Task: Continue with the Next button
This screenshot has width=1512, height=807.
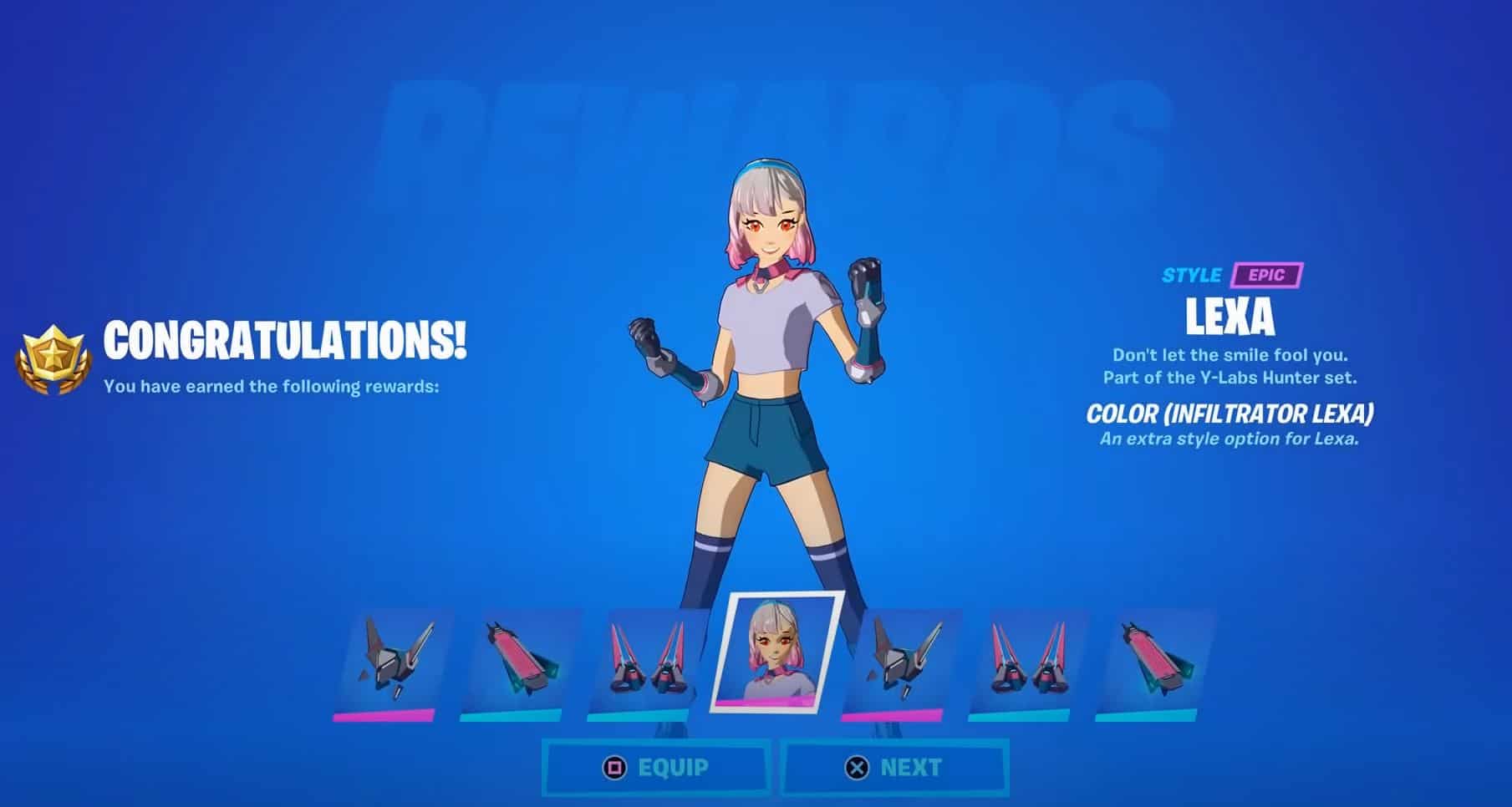Action: [894, 767]
